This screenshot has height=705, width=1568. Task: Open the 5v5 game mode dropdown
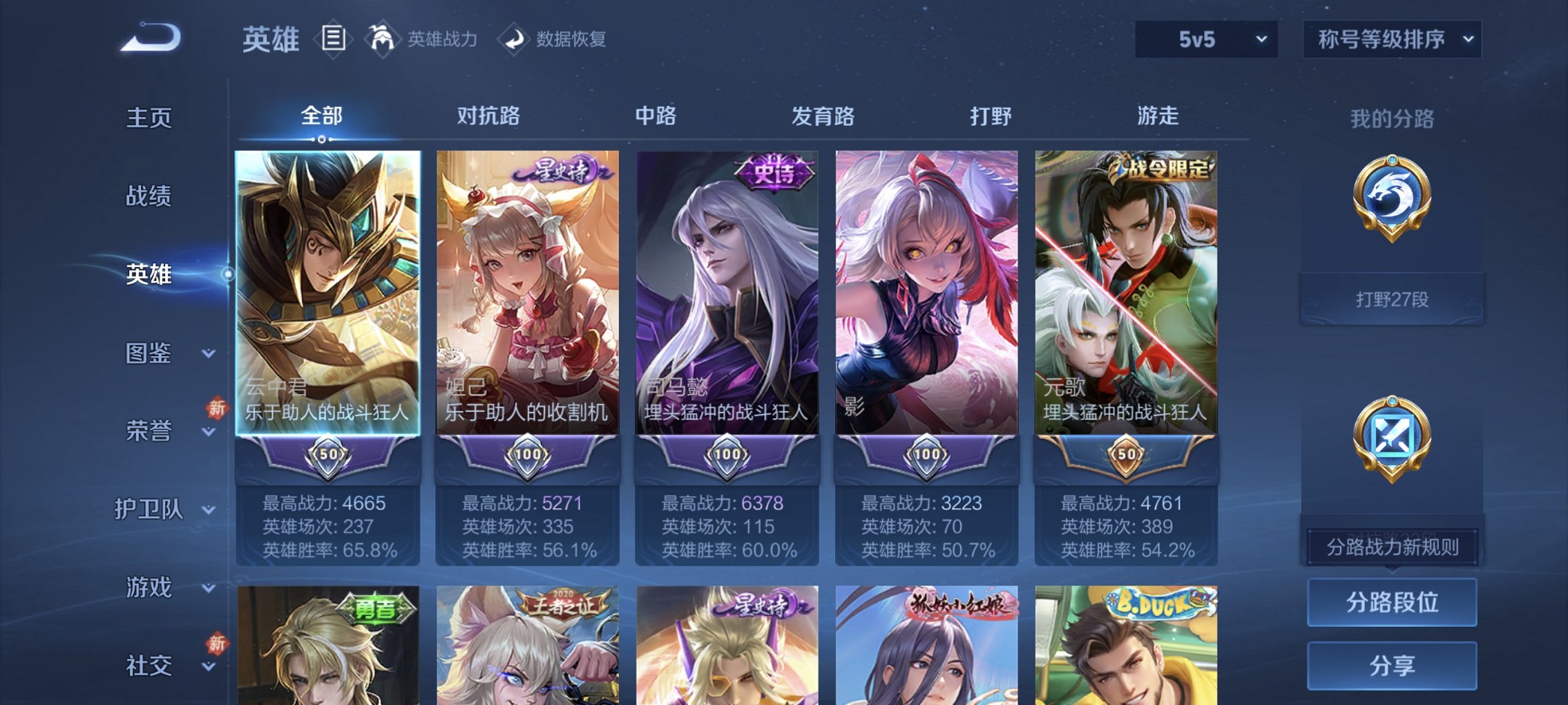(x=1207, y=39)
